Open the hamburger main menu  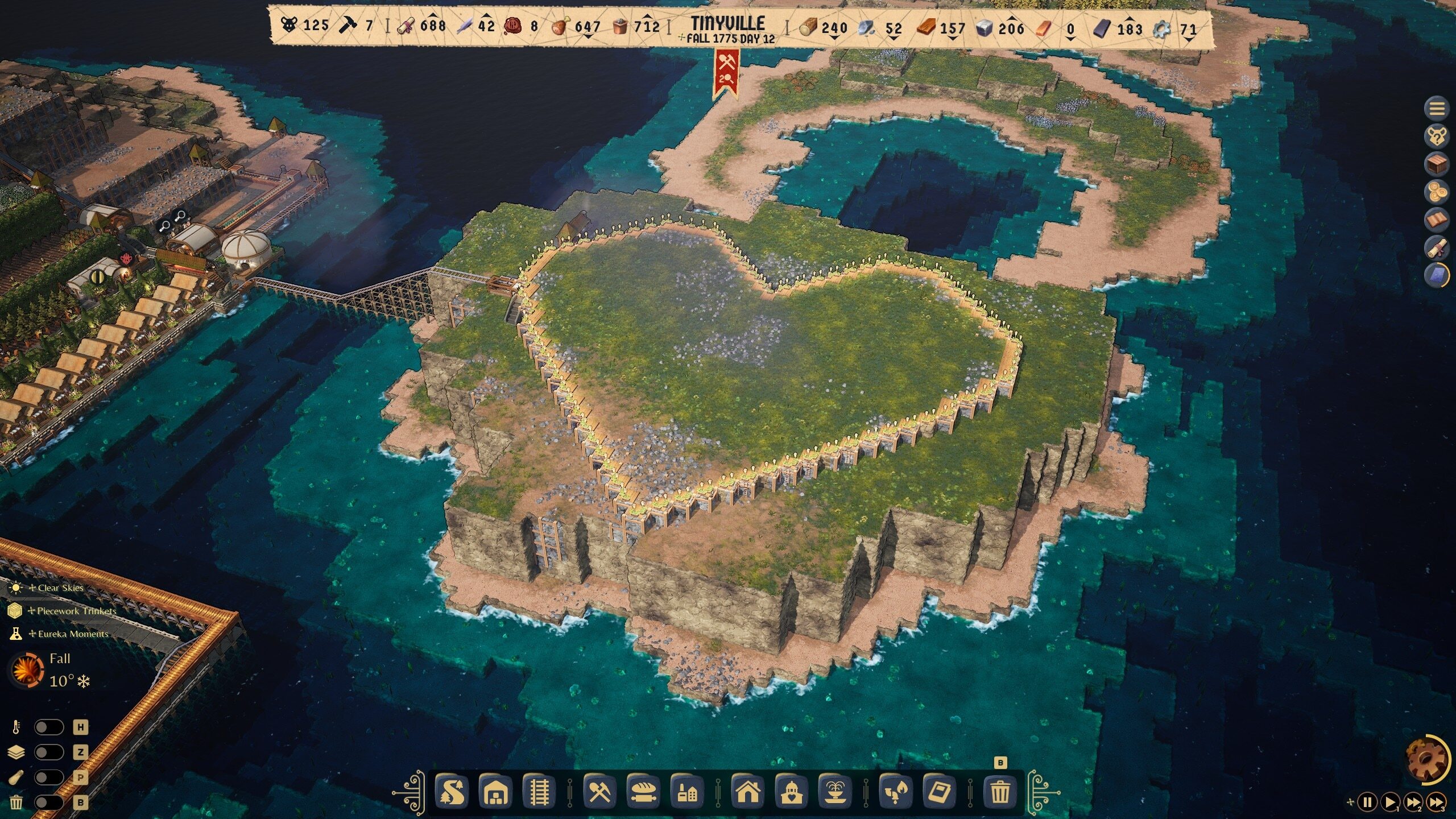pos(1437,108)
